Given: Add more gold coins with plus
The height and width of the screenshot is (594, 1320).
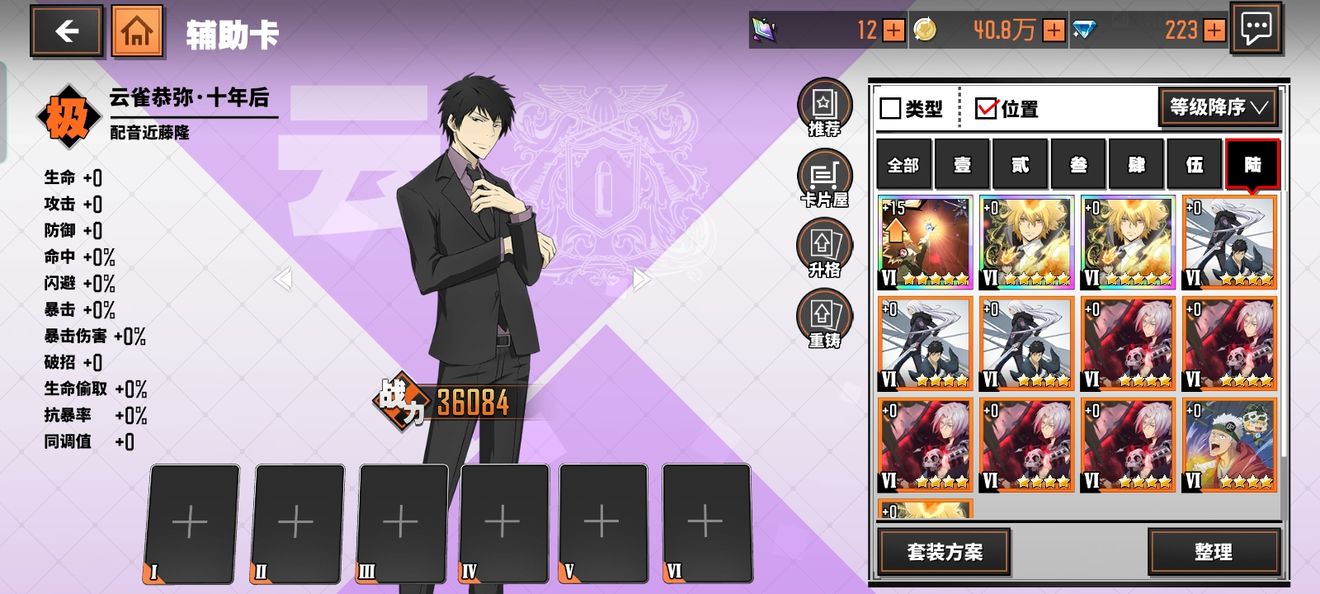Looking at the screenshot, I should pyautogui.click(x=1054, y=31).
